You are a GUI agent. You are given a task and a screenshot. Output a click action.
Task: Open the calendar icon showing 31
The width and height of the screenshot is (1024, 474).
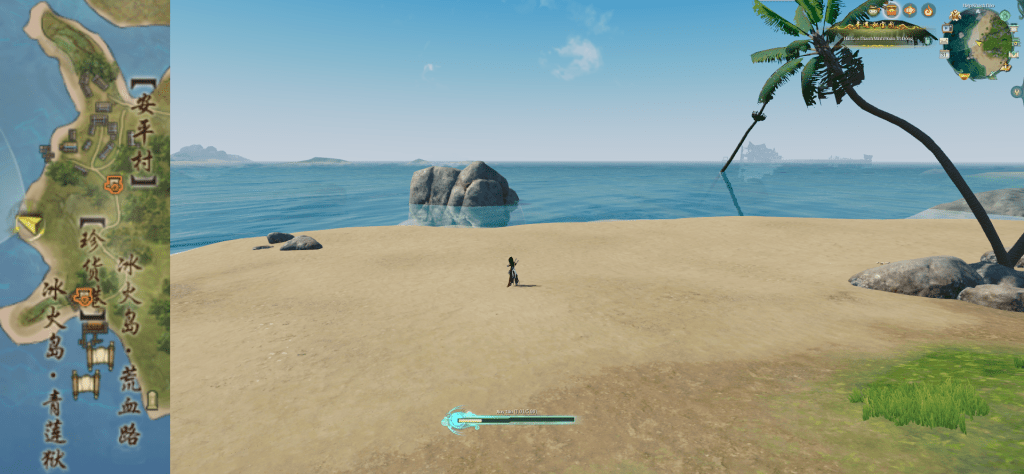pos(944,55)
